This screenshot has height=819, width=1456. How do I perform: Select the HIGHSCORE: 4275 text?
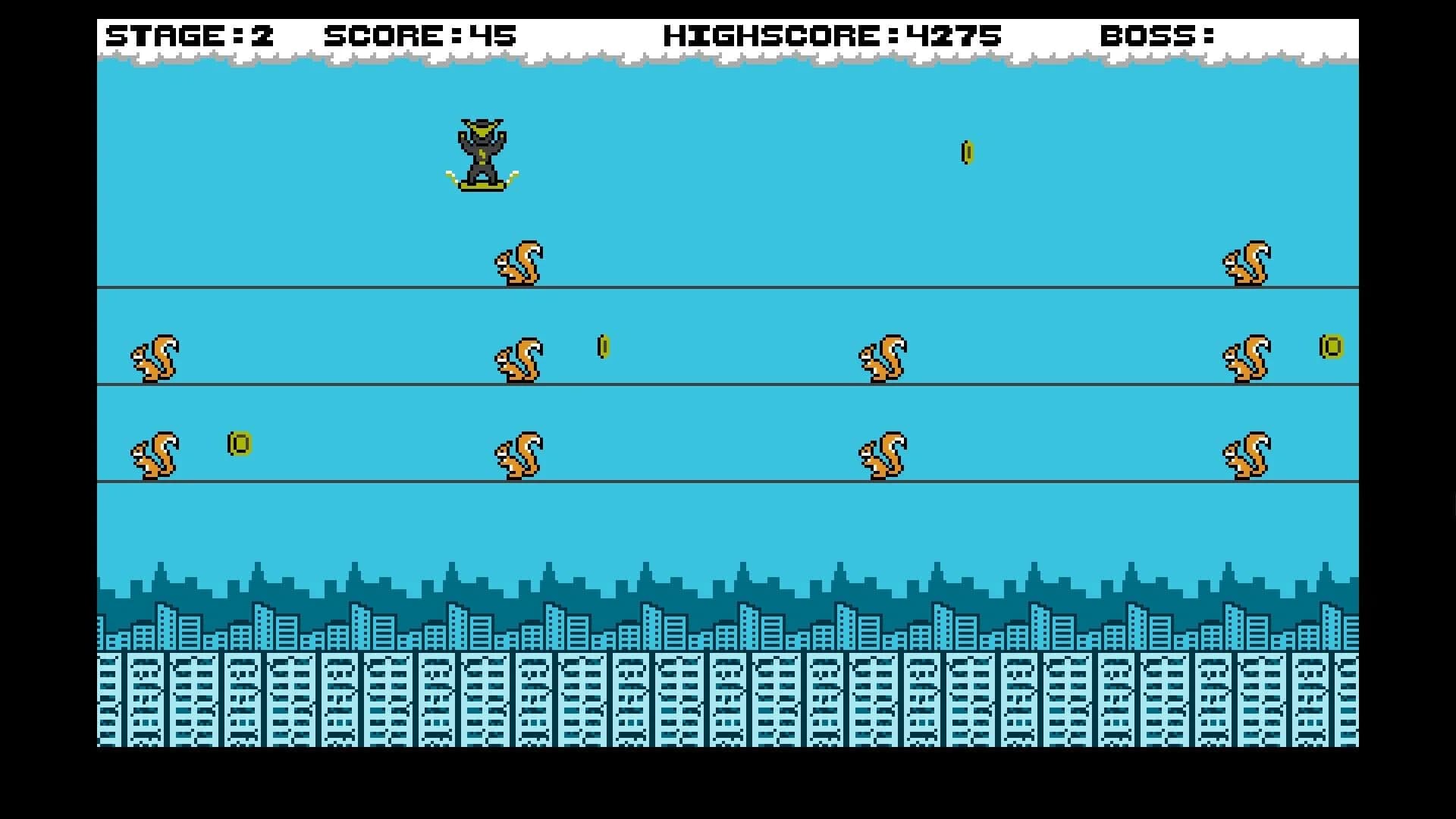(833, 34)
